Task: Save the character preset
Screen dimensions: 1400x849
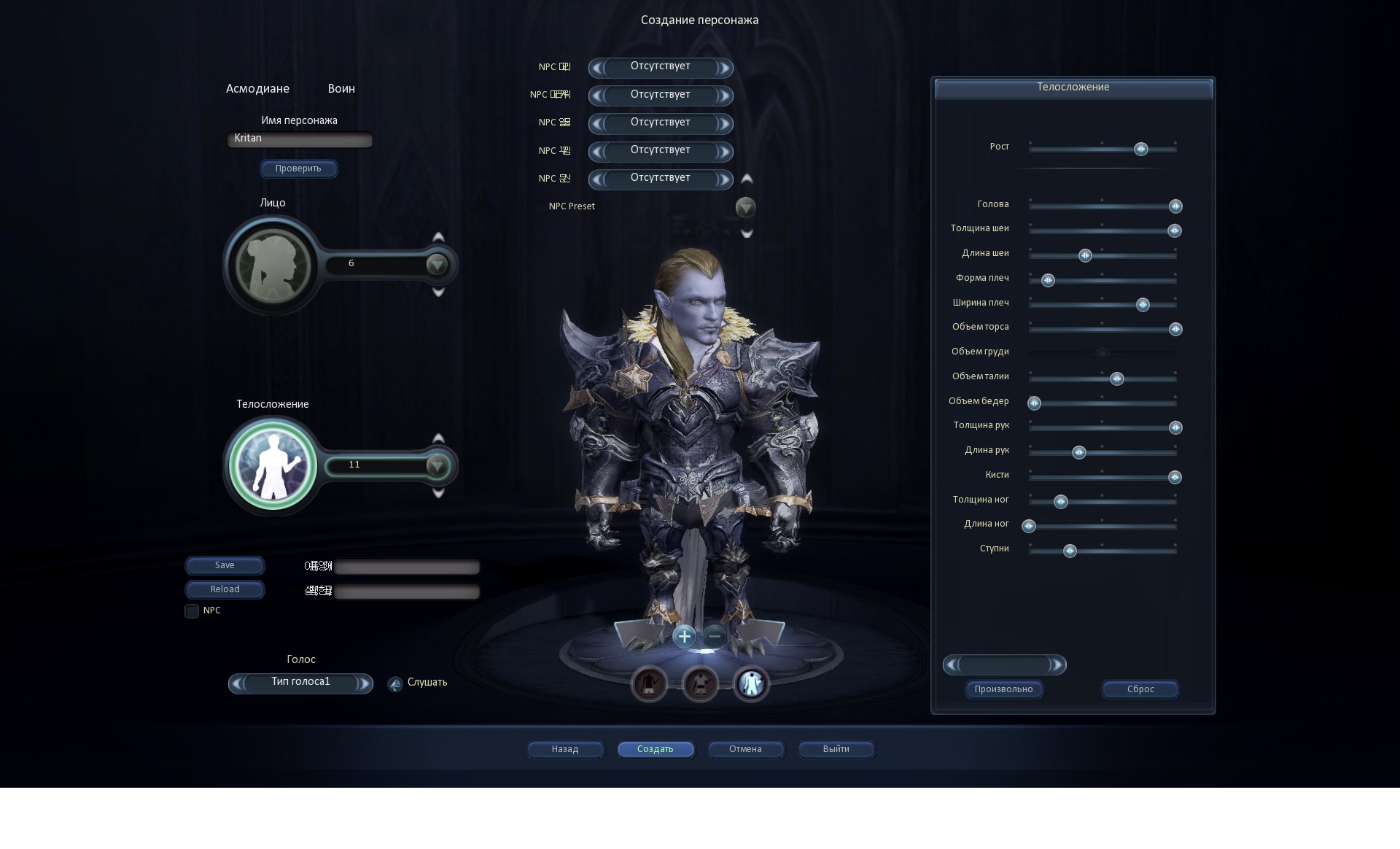Action: (x=225, y=565)
